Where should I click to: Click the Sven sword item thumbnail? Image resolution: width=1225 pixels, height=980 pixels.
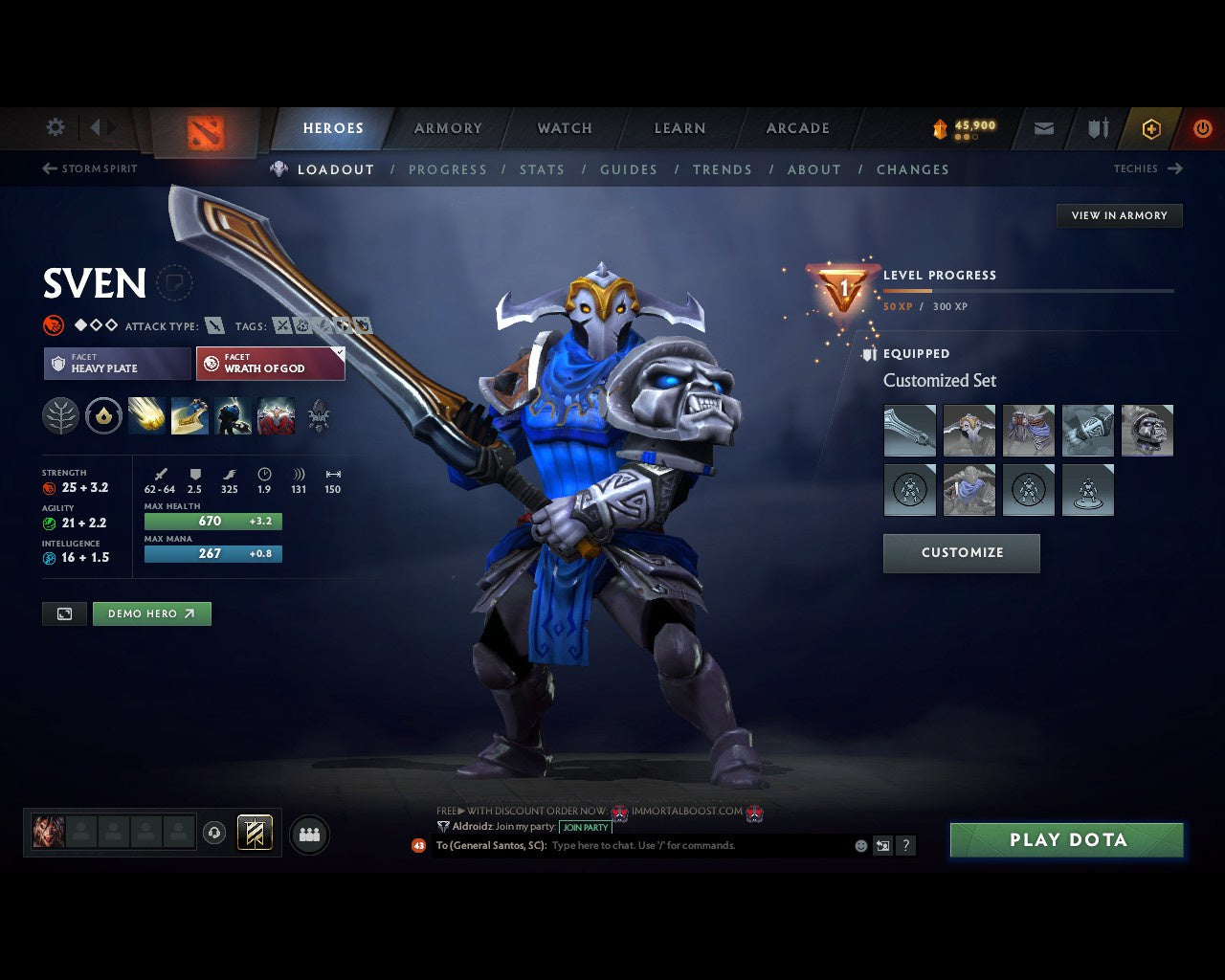click(x=909, y=431)
